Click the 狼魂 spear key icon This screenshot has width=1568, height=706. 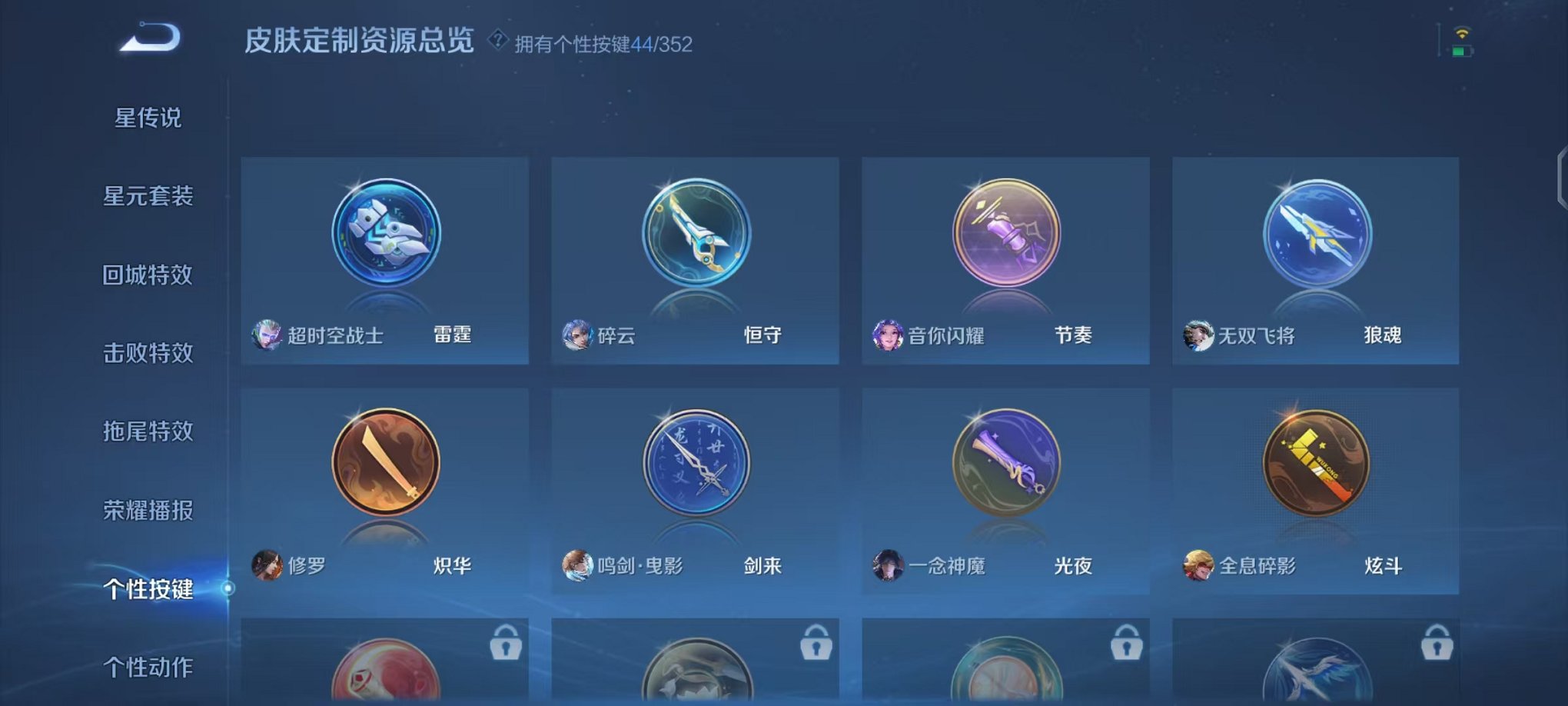[1315, 233]
